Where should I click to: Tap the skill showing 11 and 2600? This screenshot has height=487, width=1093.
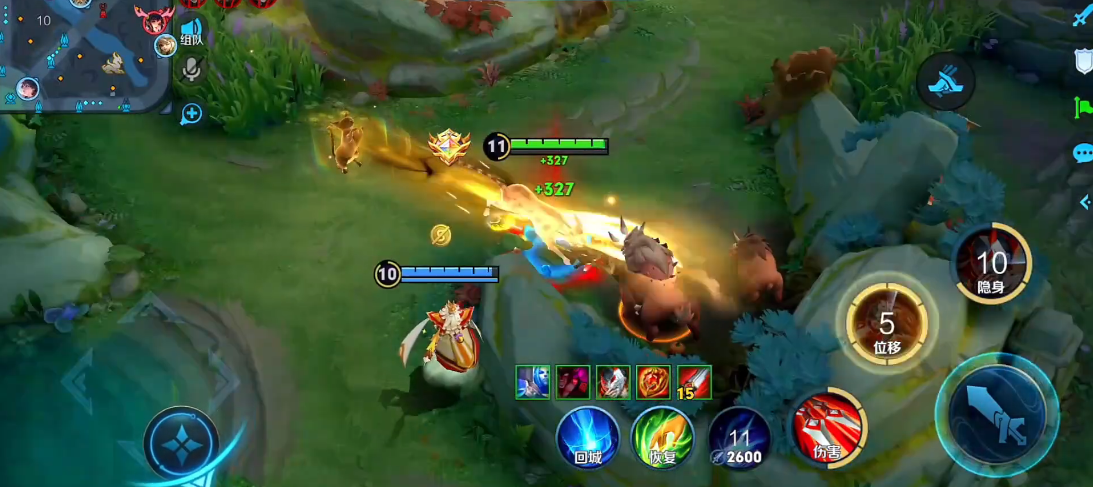[740, 438]
